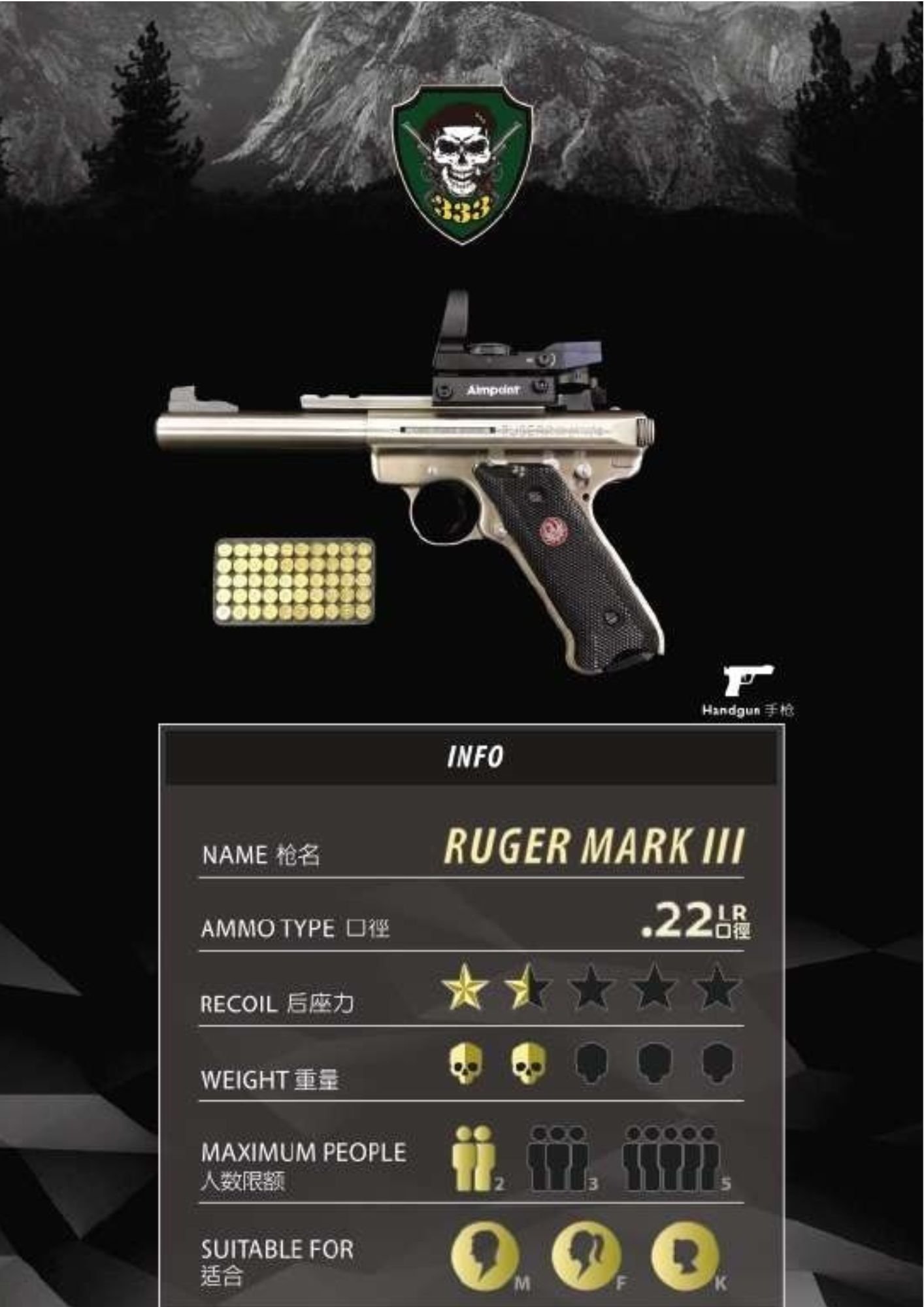924x1307 pixels.
Task: Select the 3 people group icon
Action: point(559,1159)
